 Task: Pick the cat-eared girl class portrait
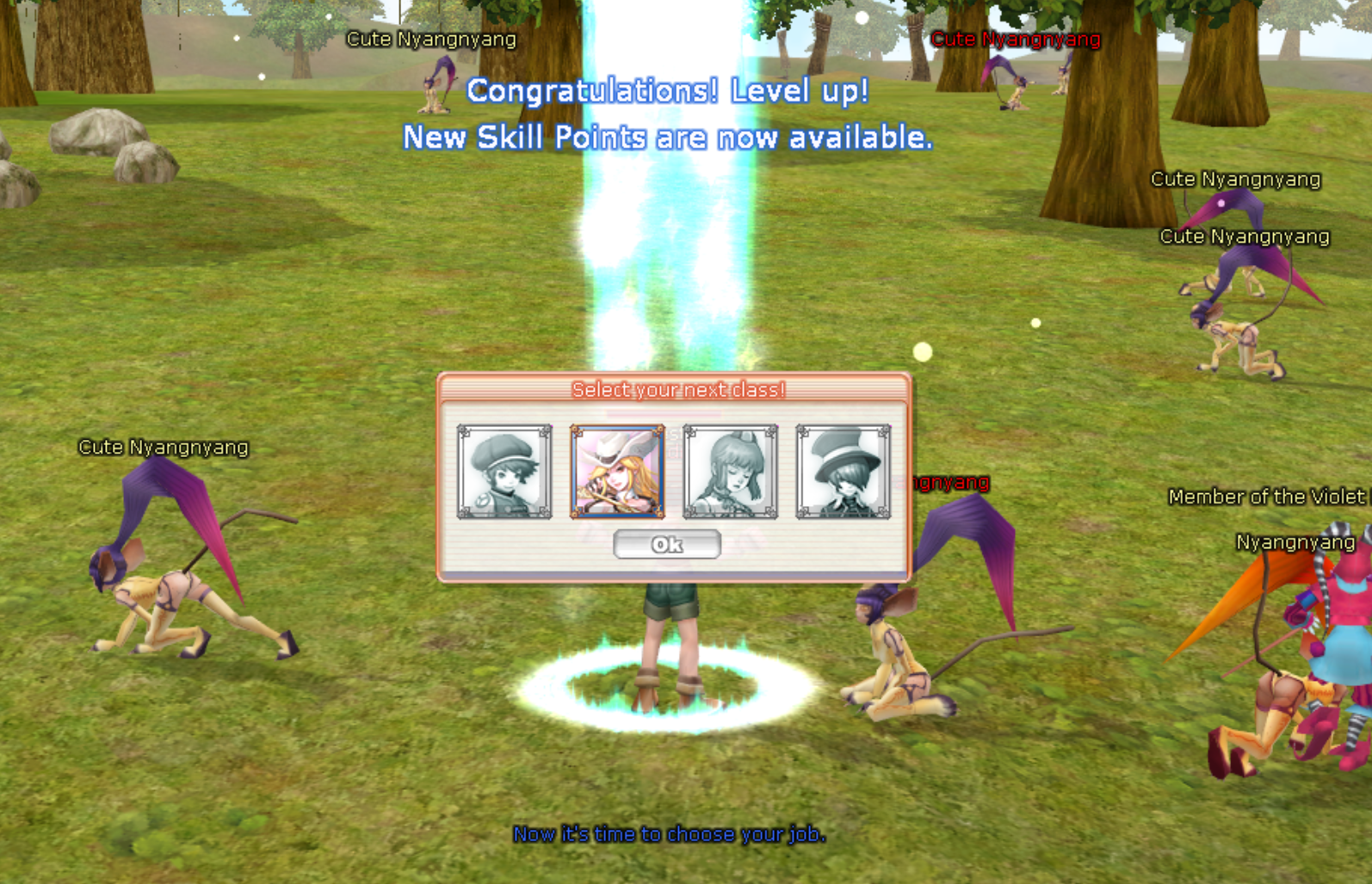730,472
